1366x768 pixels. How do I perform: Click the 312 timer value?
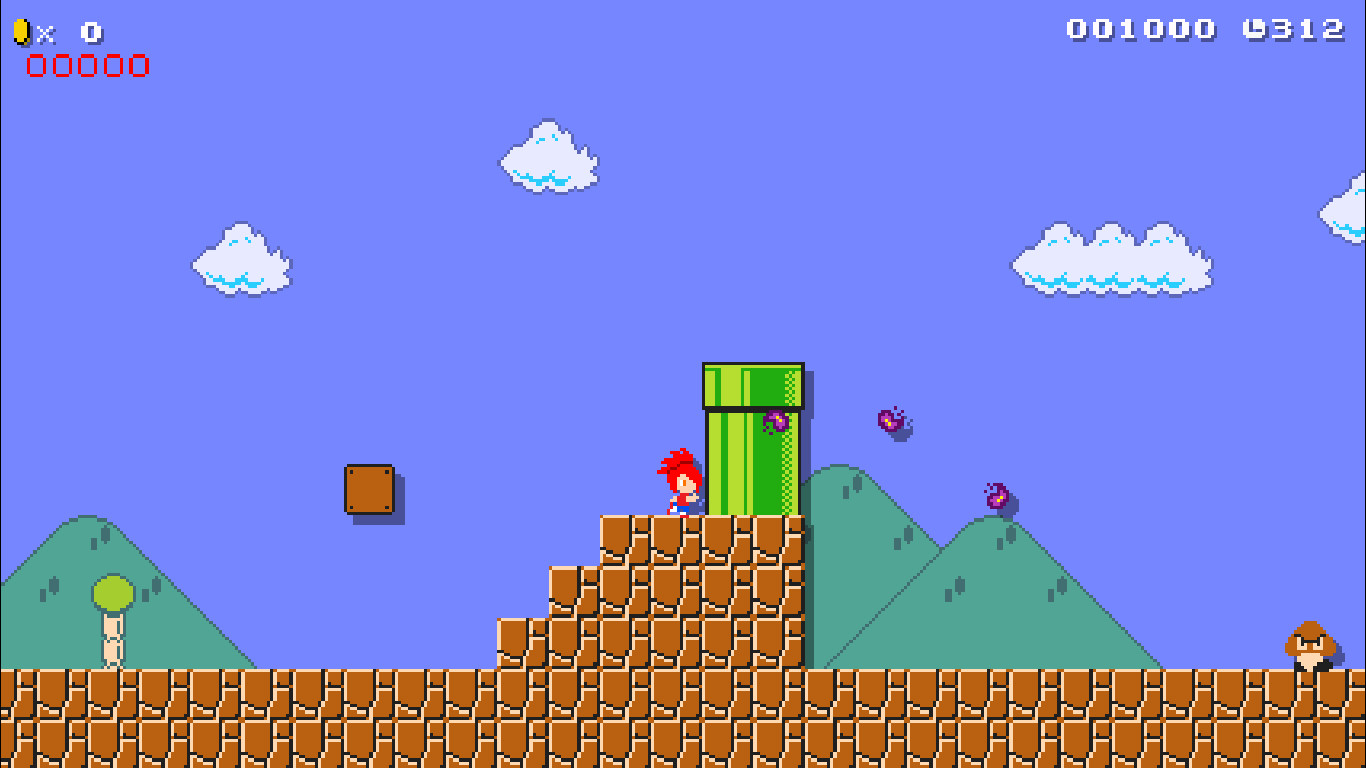pyautogui.click(x=1310, y=29)
